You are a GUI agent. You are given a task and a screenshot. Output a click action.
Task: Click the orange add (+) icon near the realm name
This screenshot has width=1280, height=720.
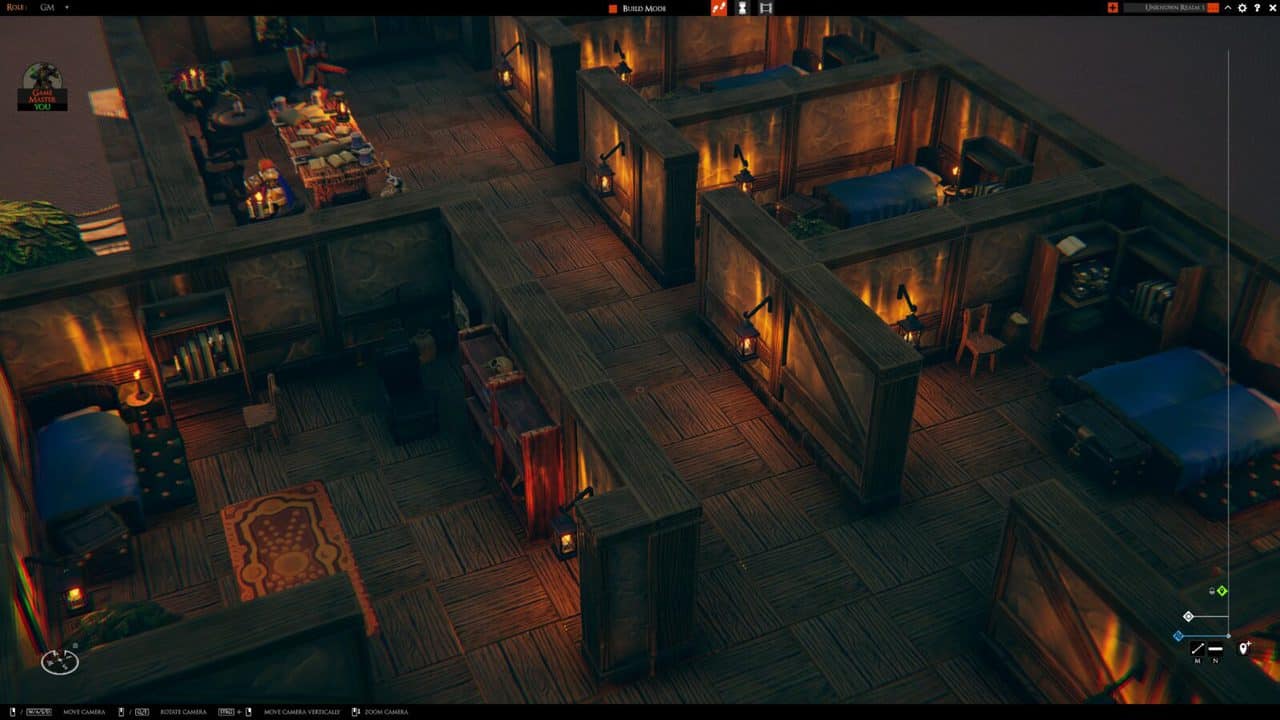1114,8
